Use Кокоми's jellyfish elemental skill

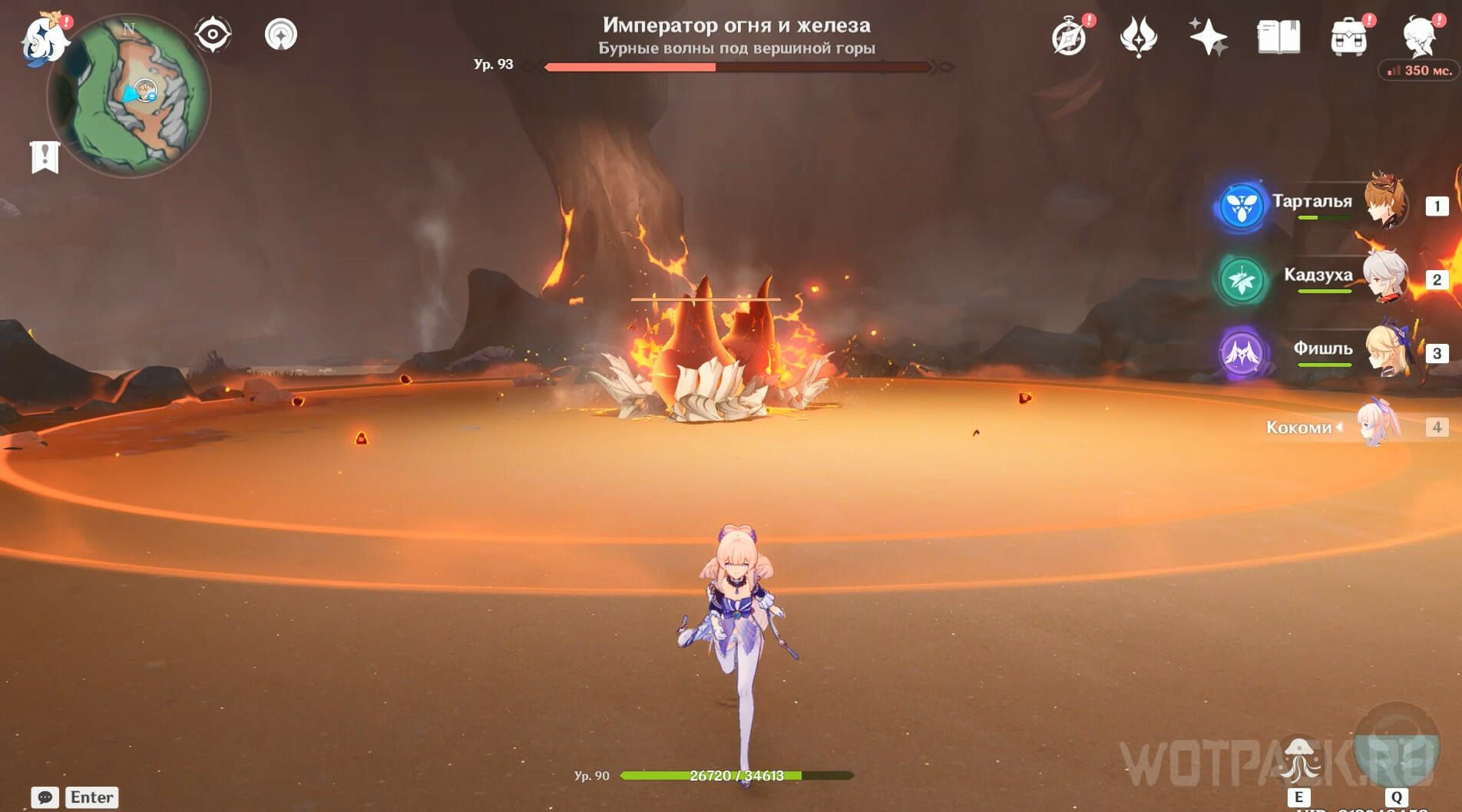tap(1298, 758)
